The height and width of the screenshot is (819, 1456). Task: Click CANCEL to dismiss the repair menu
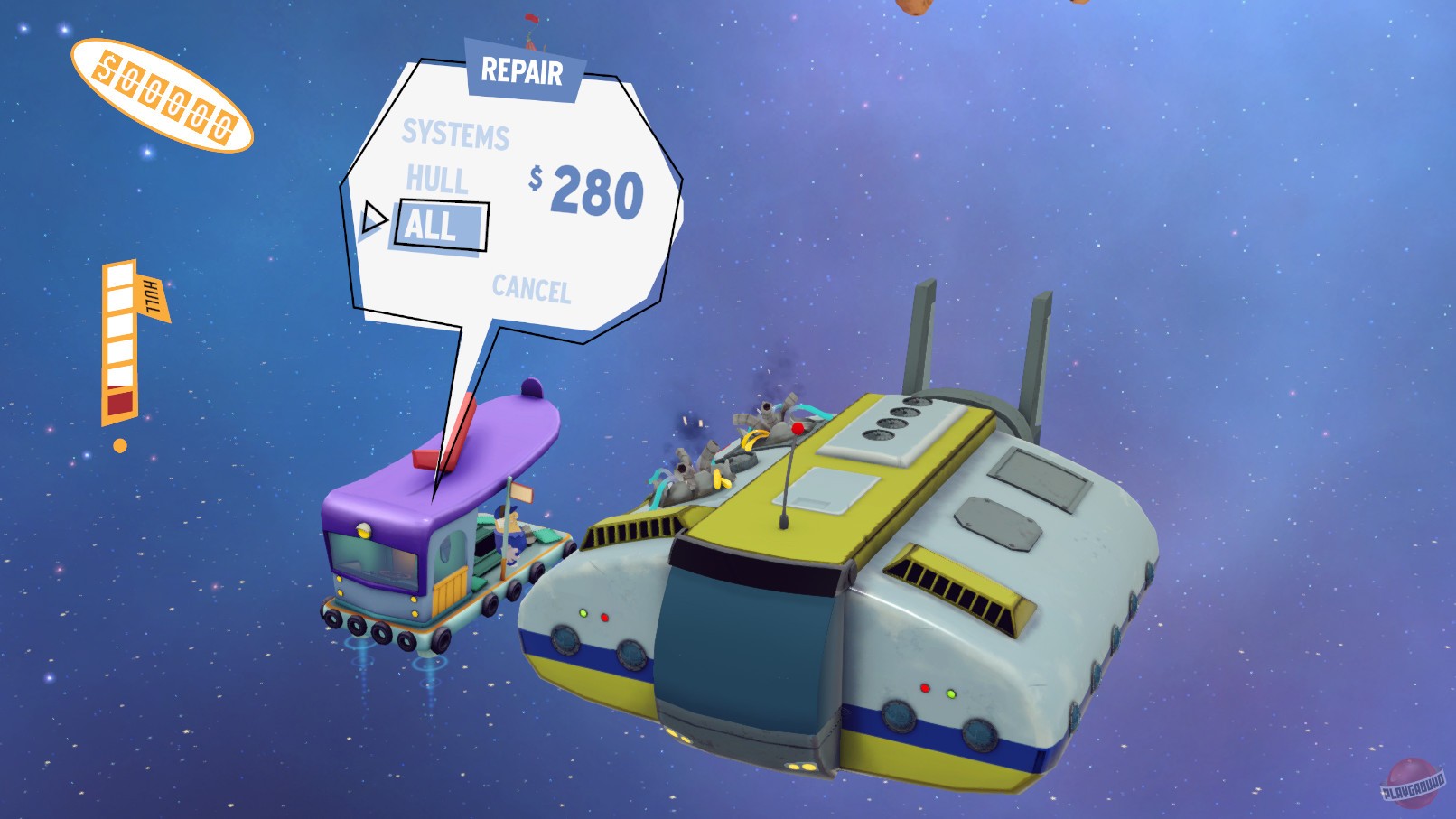point(531,287)
